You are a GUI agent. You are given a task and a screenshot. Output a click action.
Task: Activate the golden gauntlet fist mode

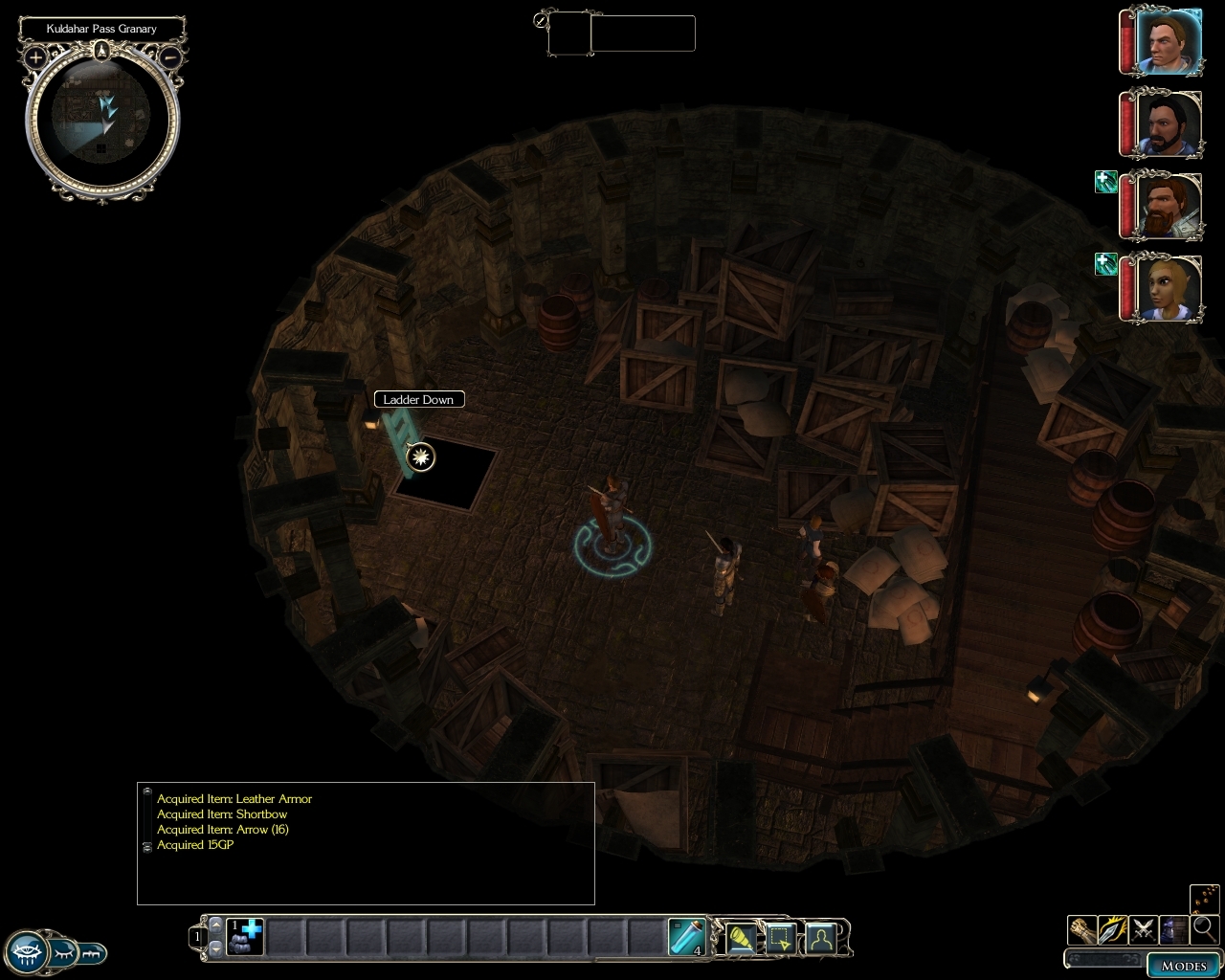[x=1082, y=929]
